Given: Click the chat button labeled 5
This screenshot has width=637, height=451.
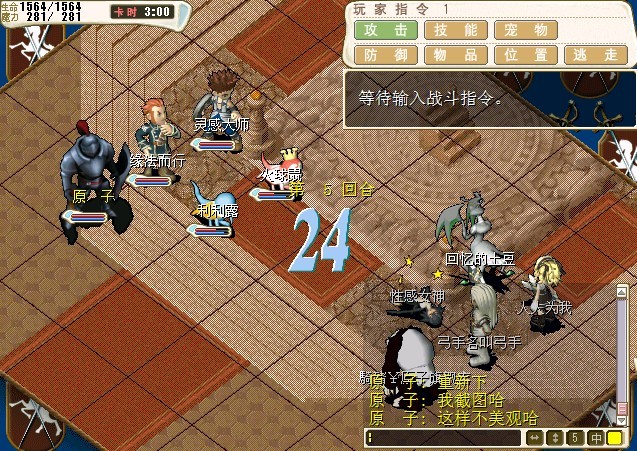Looking at the screenshot, I should pyautogui.click(x=574, y=438).
